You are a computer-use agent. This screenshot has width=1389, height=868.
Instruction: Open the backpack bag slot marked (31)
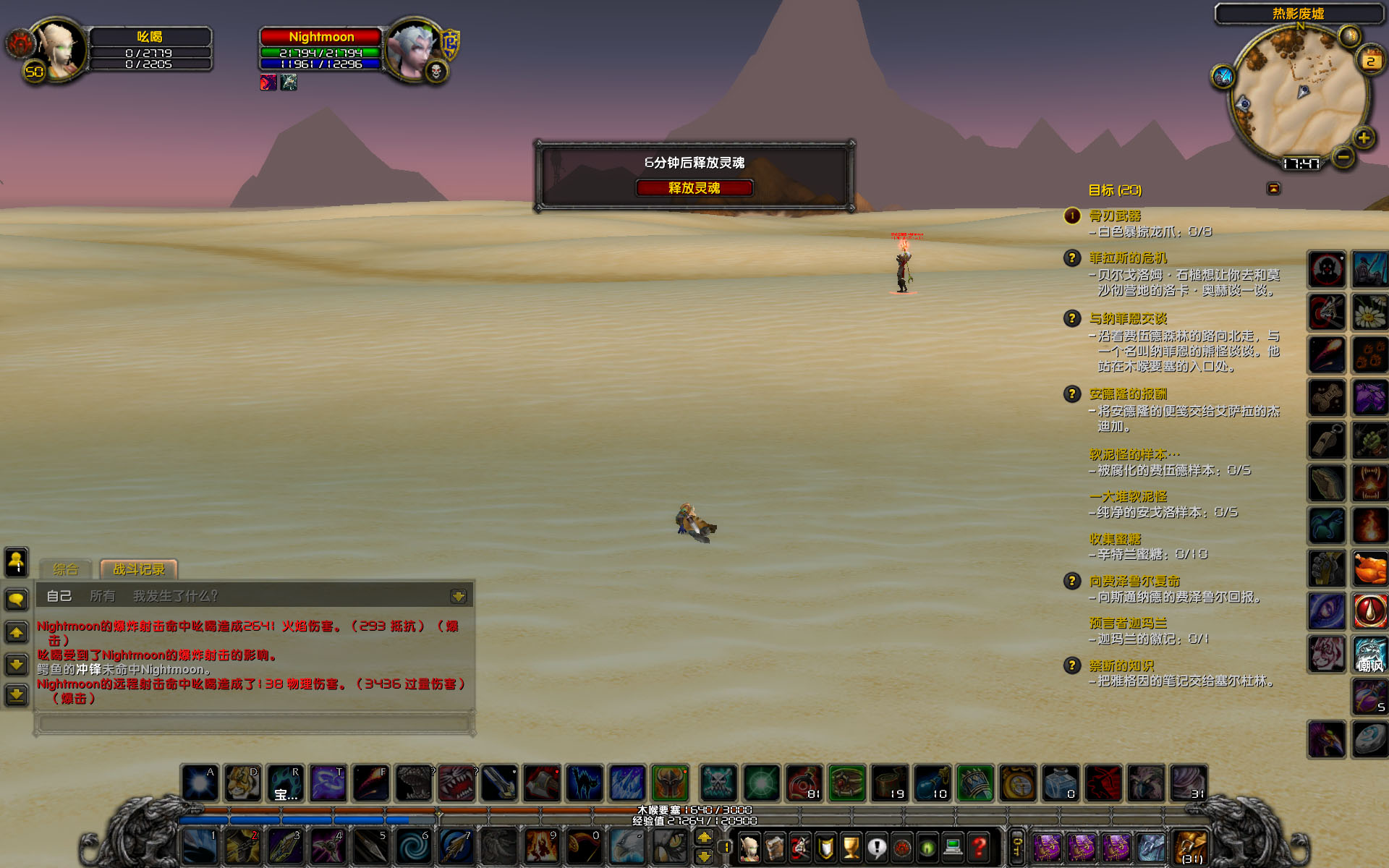(1191, 847)
